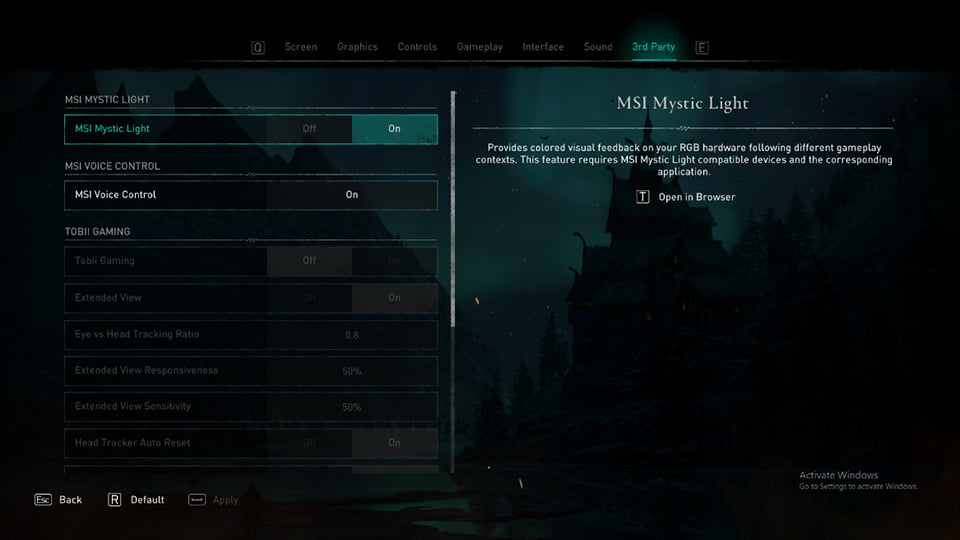Select the 3rd Party tab
The image size is (960, 540).
pyautogui.click(x=653, y=47)
